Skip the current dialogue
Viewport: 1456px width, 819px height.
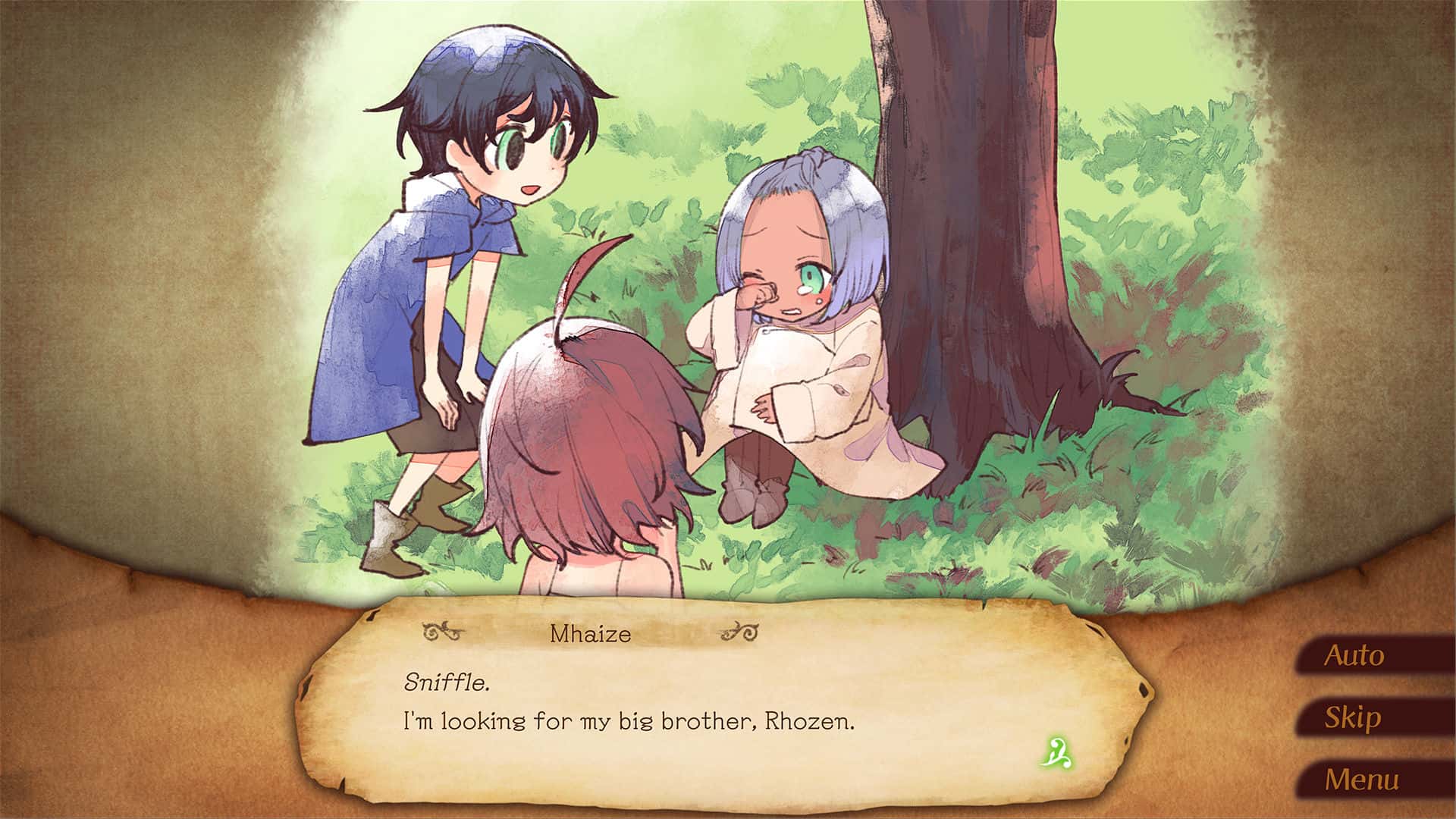(1353, 717)
